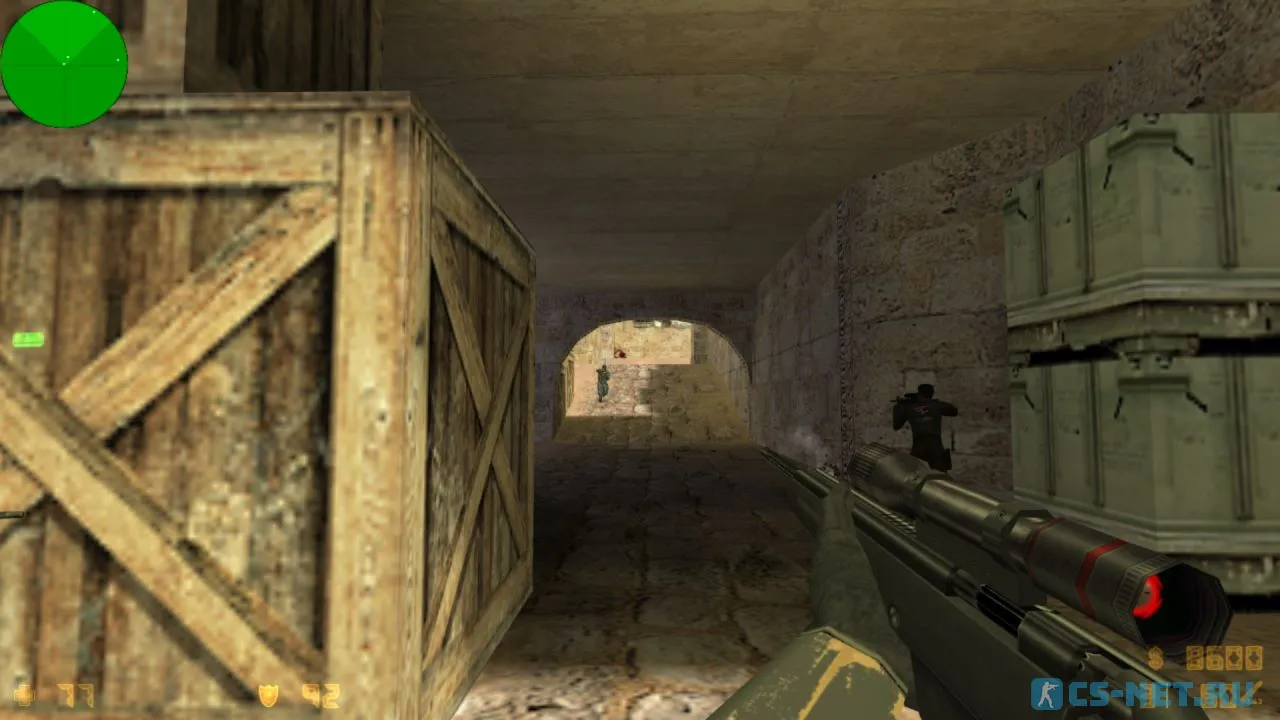Image resolution: width=1280 pixels, height=720 pixels.
Task: Click the green radar display
Action: [64, 63]
